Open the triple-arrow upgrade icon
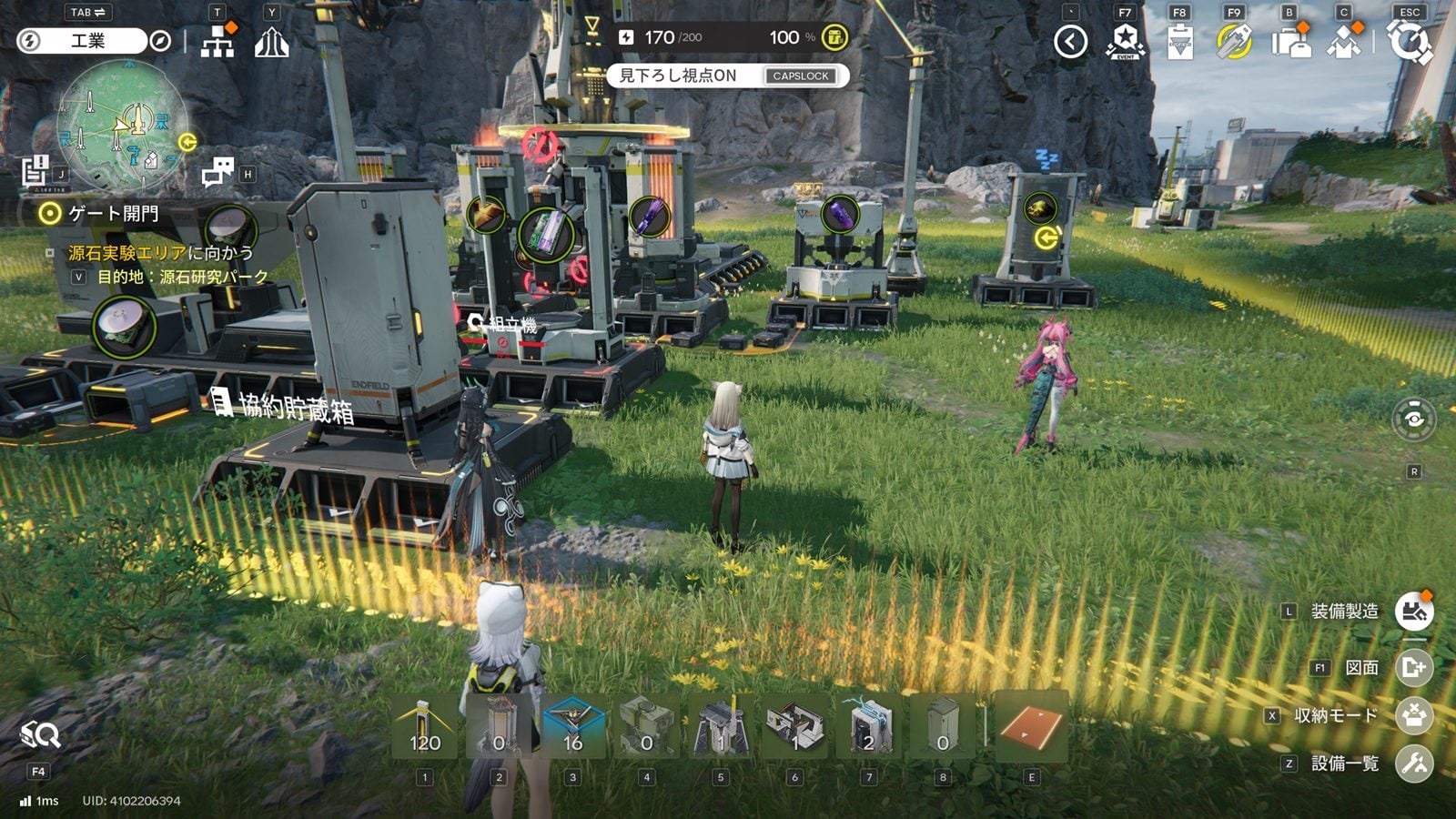1456x819 pixels. tap(271, 42)
